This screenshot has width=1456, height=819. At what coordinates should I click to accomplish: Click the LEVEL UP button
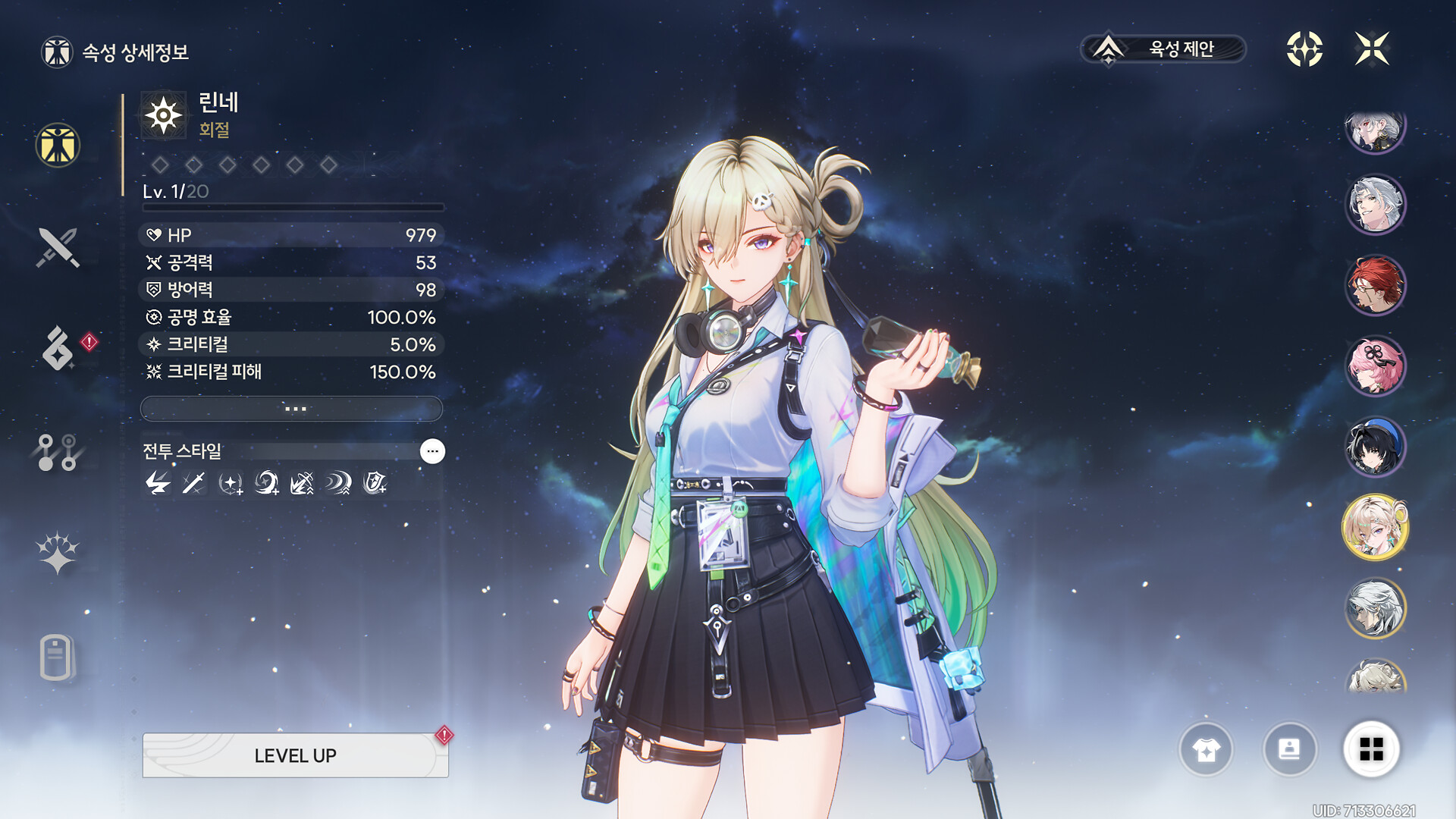pyautogui.click(x=295, y=755)
